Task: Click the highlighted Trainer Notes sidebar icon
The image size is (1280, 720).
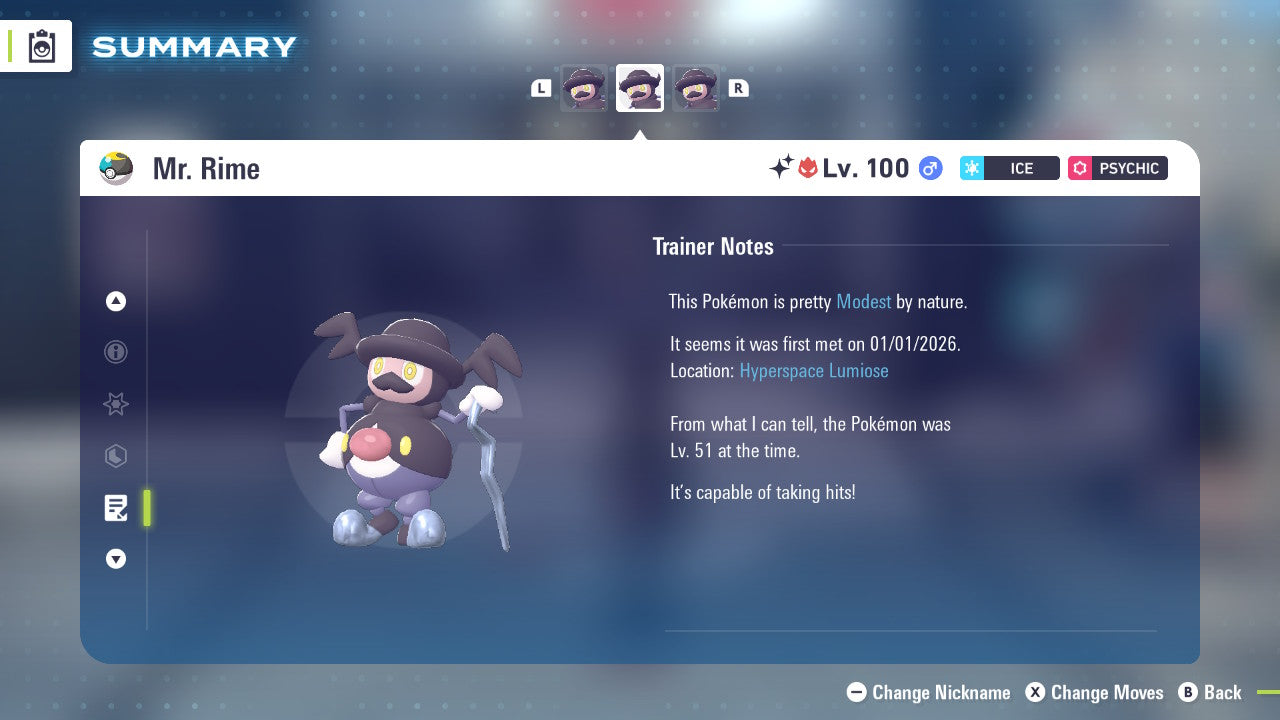Action: (x=116, y=508)
